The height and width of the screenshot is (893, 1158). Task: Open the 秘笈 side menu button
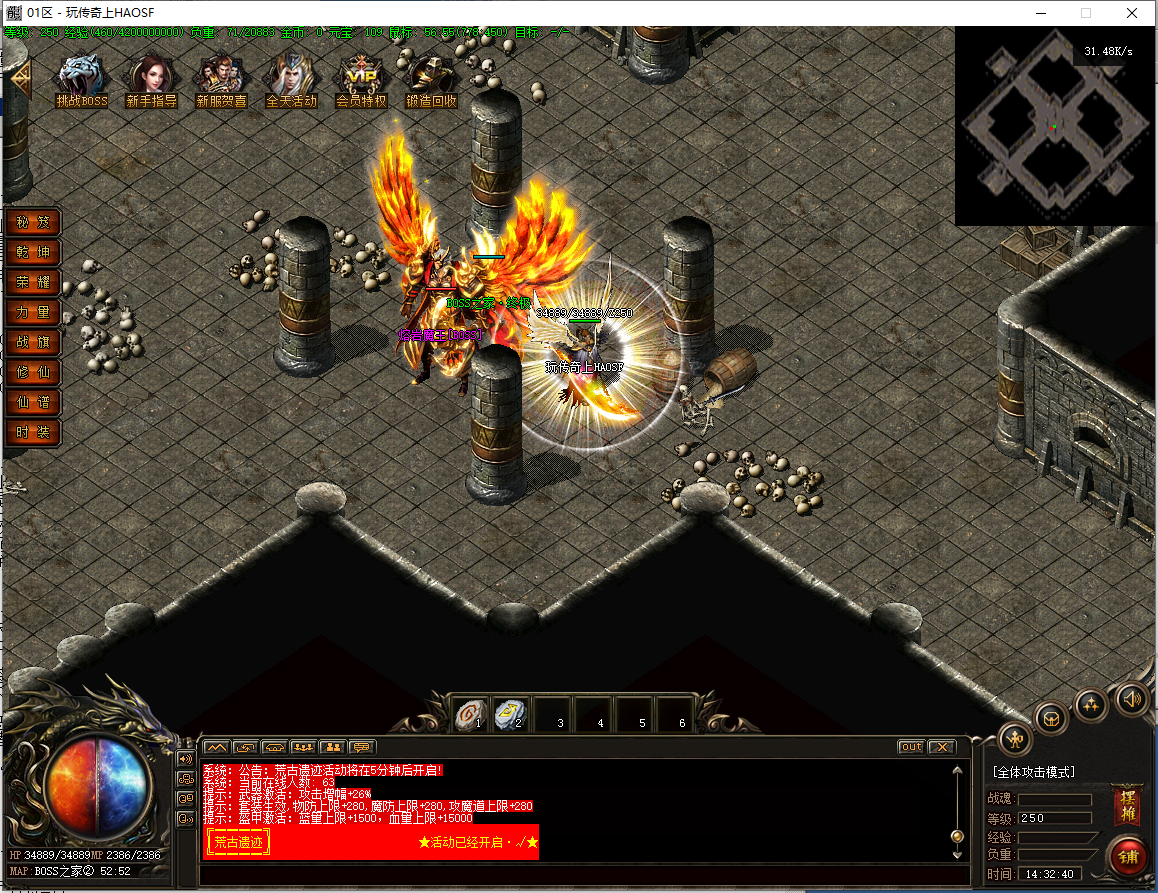(x=33, y=222)
